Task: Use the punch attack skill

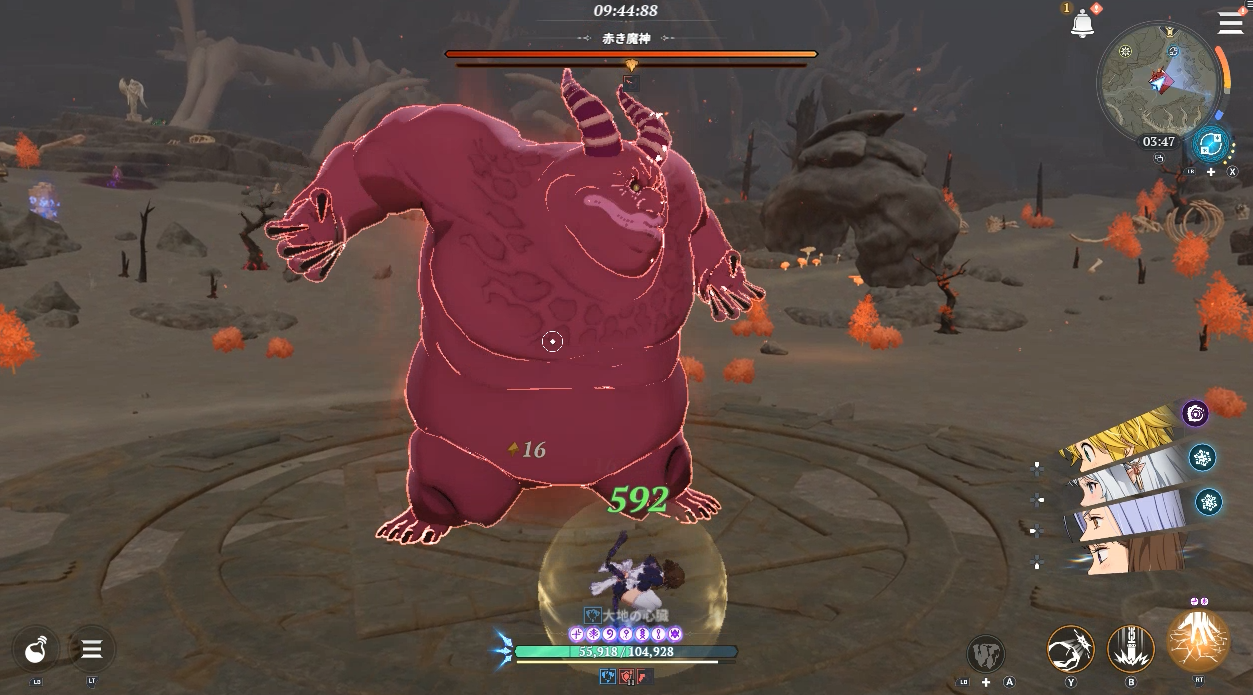Action: pos(1070,650)
